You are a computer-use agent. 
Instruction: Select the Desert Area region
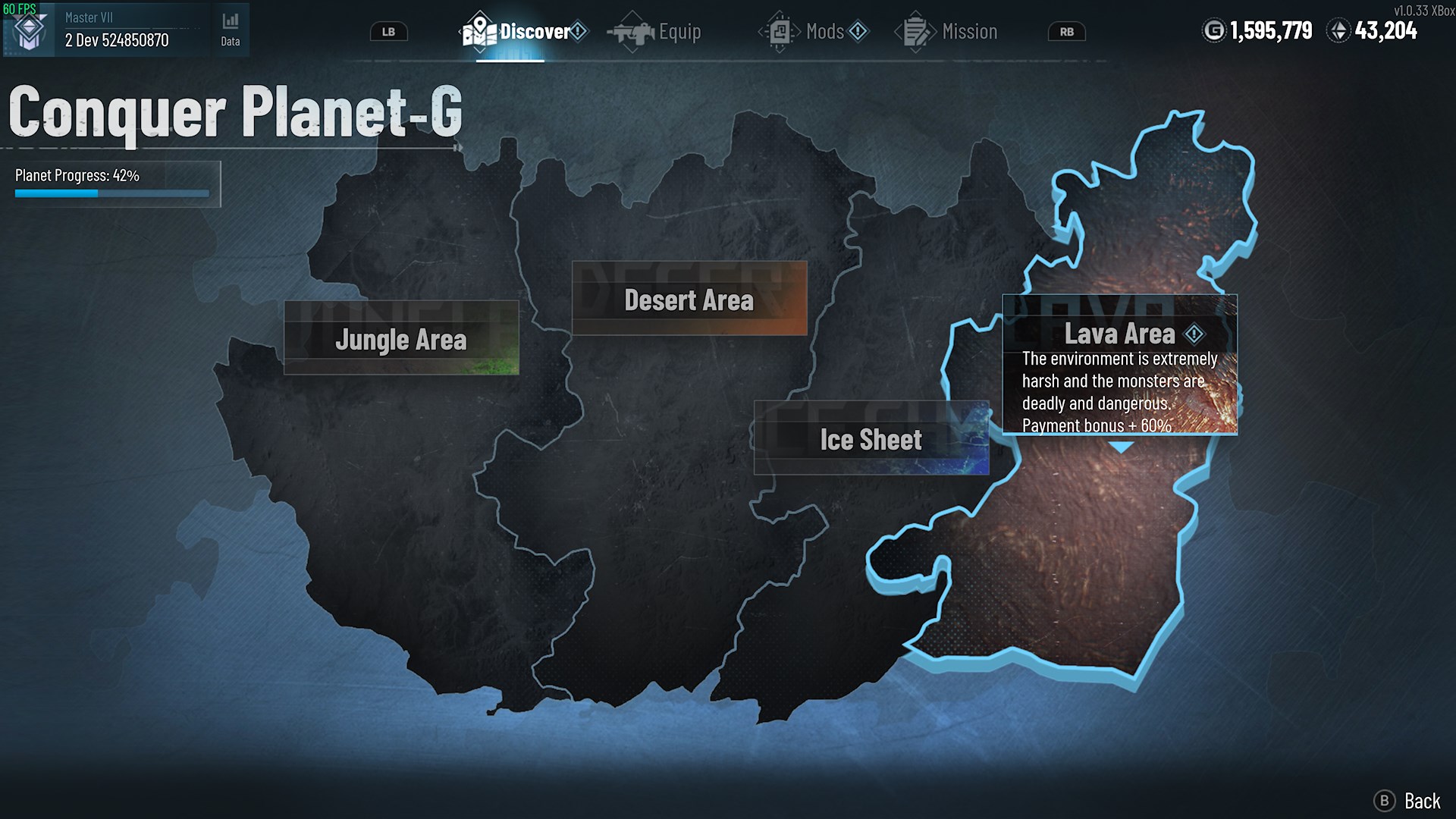689,300
